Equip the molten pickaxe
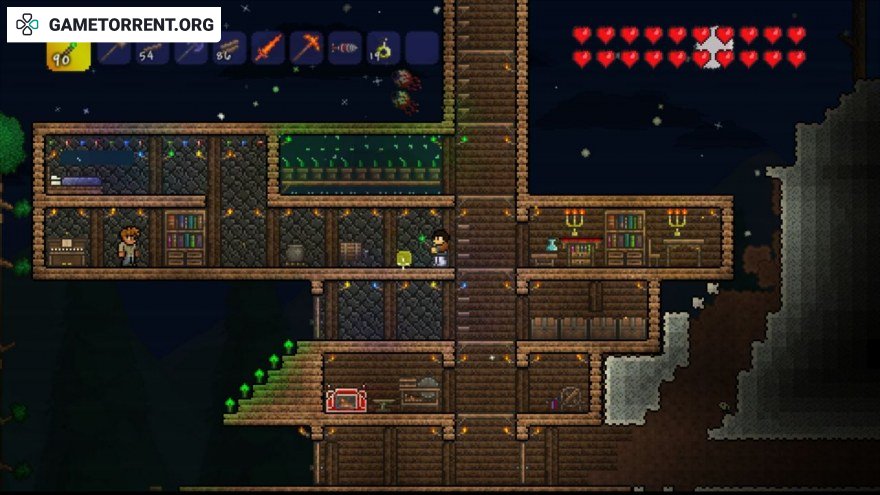The height and width of the screenshot is (495, 880). pyautogui.click(x=306, y=48)
